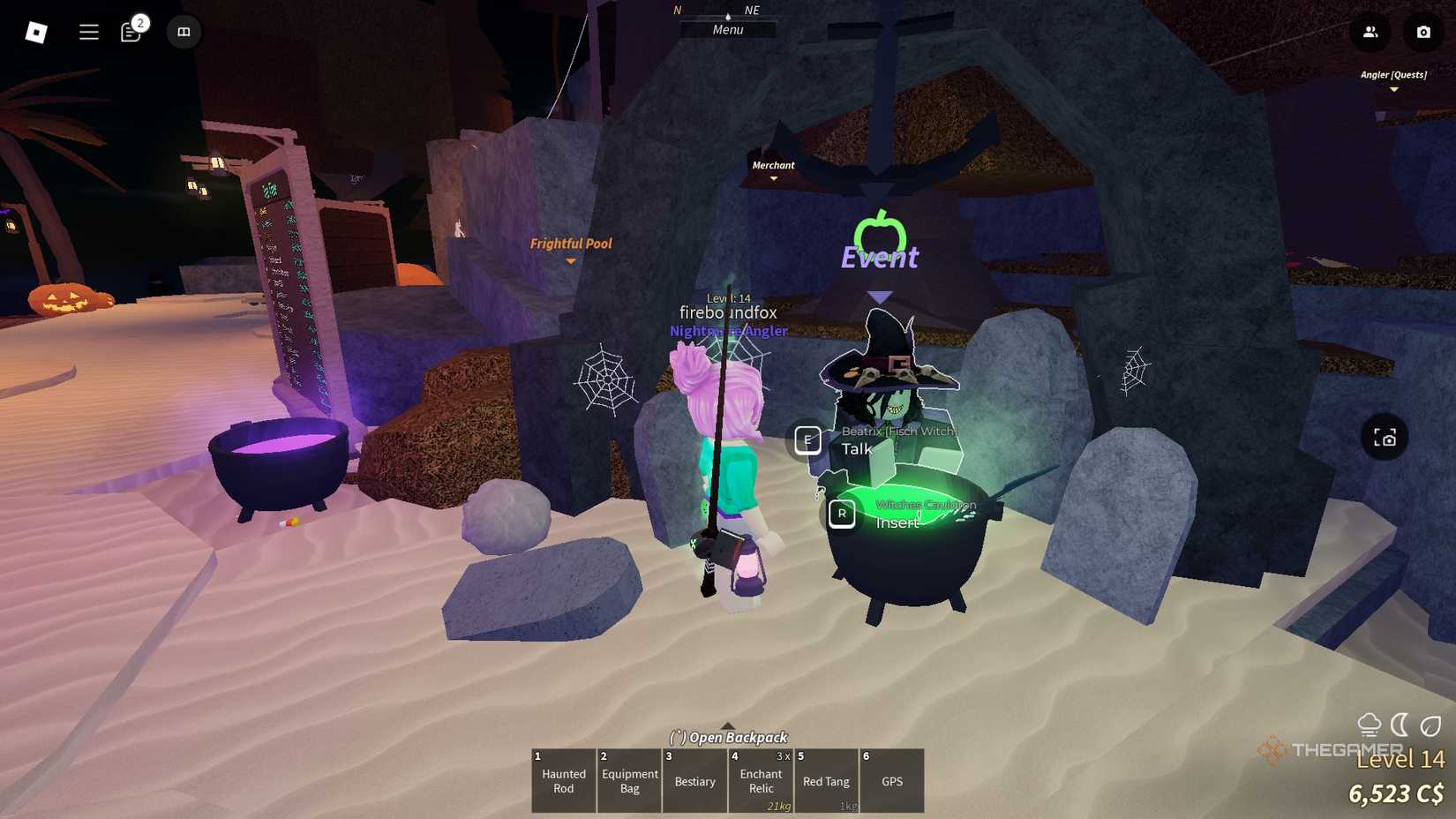This screenshot has width=1456, height=819.
Task: Open the camera capture icon
Action: click(1422, 32)
